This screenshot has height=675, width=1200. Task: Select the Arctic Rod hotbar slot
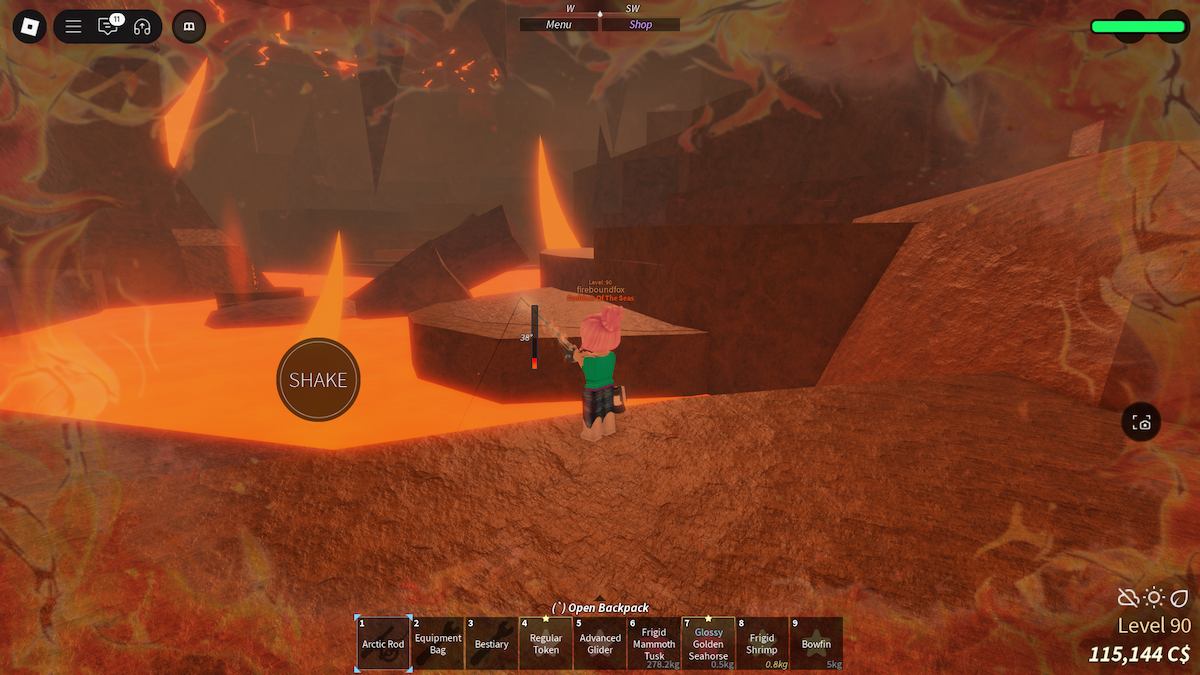[x=383, y=642]
